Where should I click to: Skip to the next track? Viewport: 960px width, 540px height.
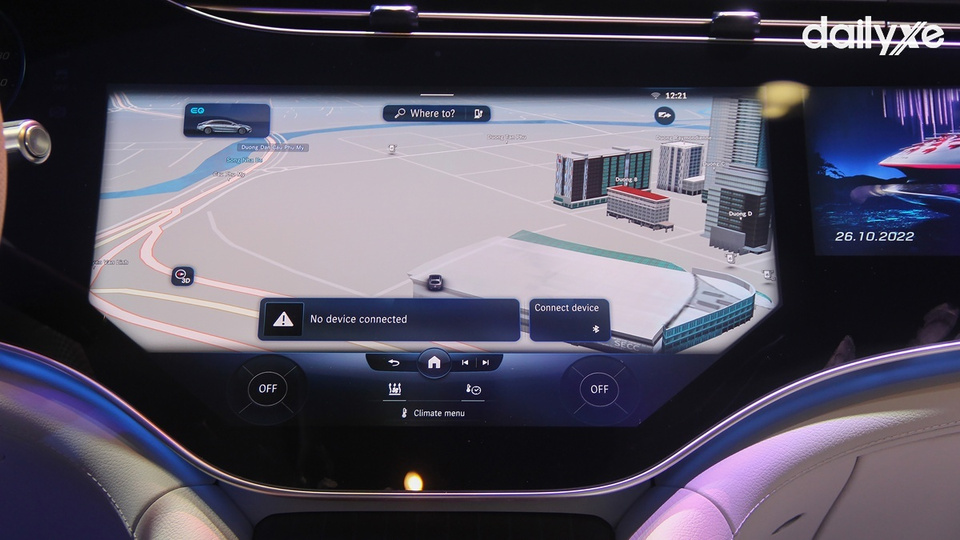486,362
